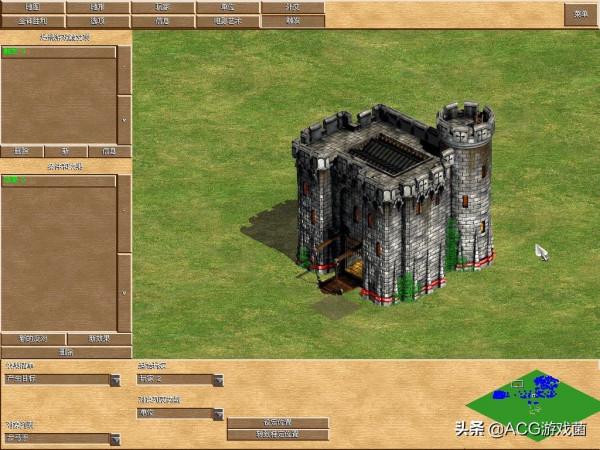
Task: Select the green entry in the trigger list
Action: point(14,51)
